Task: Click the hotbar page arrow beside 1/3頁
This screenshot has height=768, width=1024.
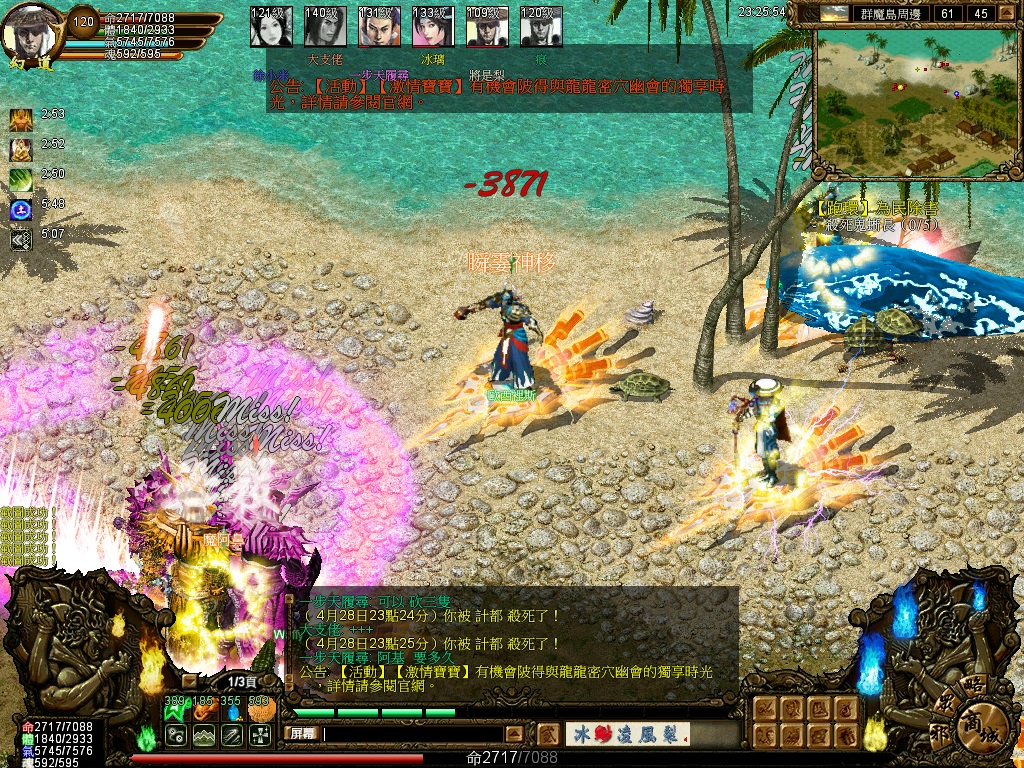Action: pos(189,681)
